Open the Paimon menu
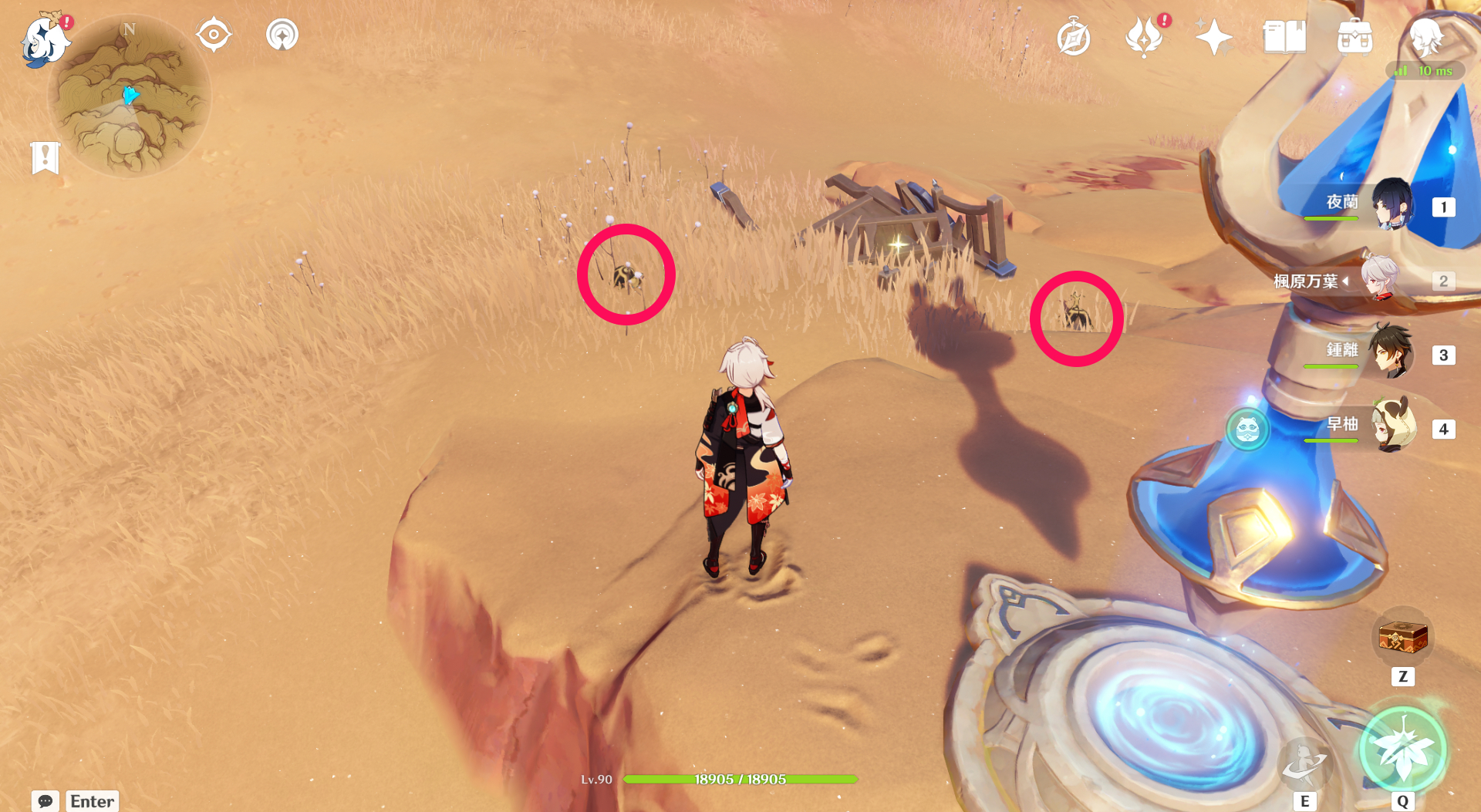Image resolution: width=1481 pixels, height=812 pixels. 44,40
